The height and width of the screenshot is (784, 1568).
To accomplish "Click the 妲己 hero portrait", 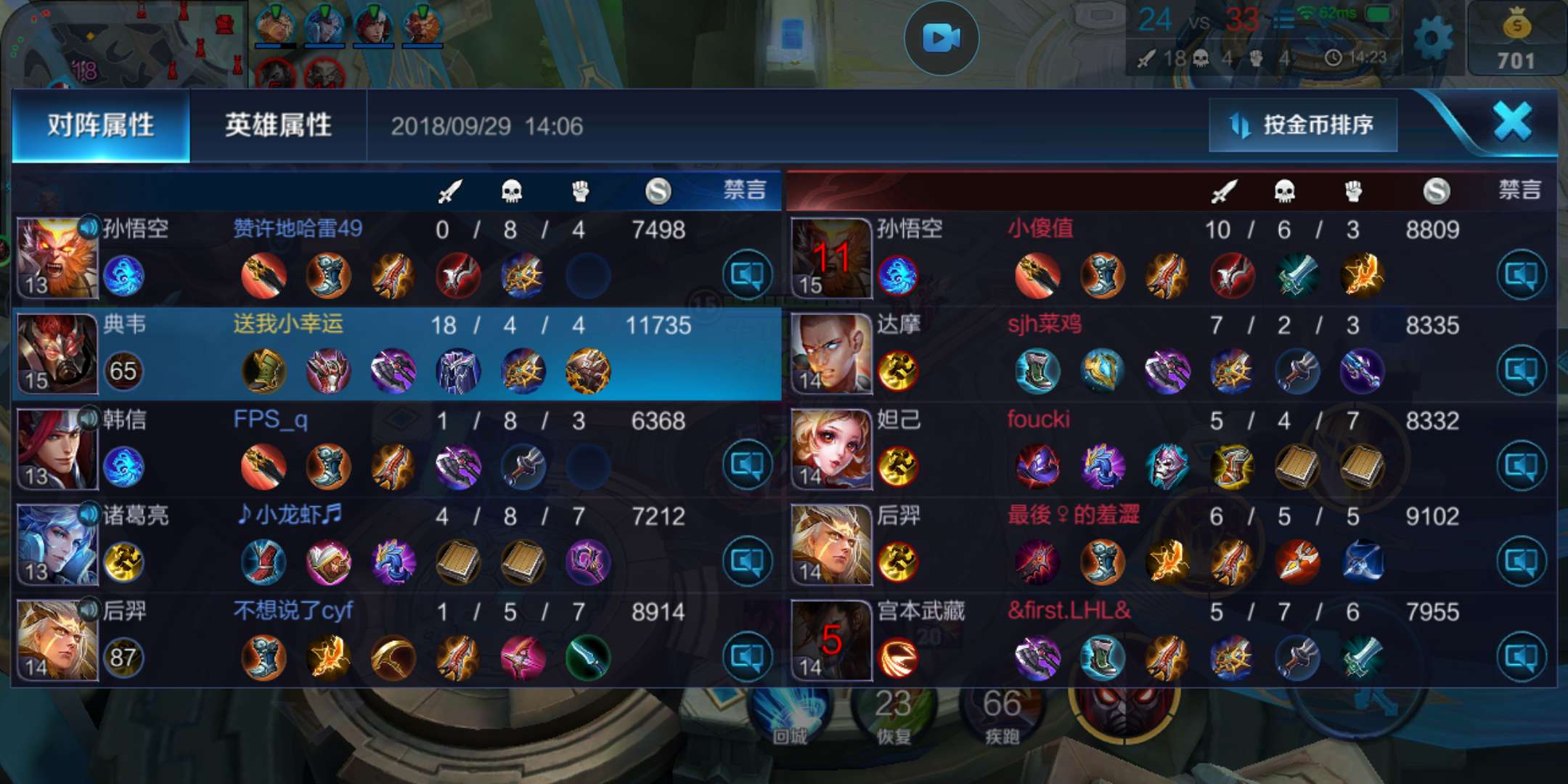I will [x=831, y=449].
